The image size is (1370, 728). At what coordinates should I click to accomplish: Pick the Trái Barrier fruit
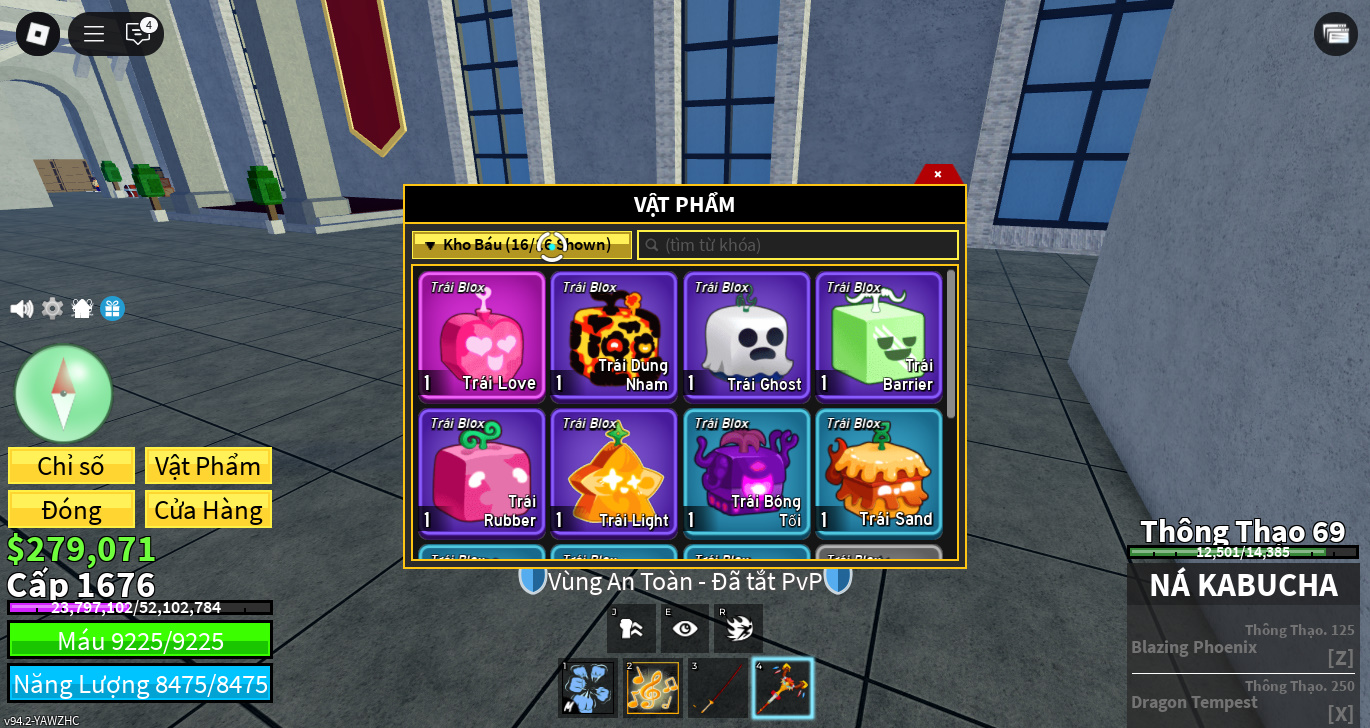[878, 335]
